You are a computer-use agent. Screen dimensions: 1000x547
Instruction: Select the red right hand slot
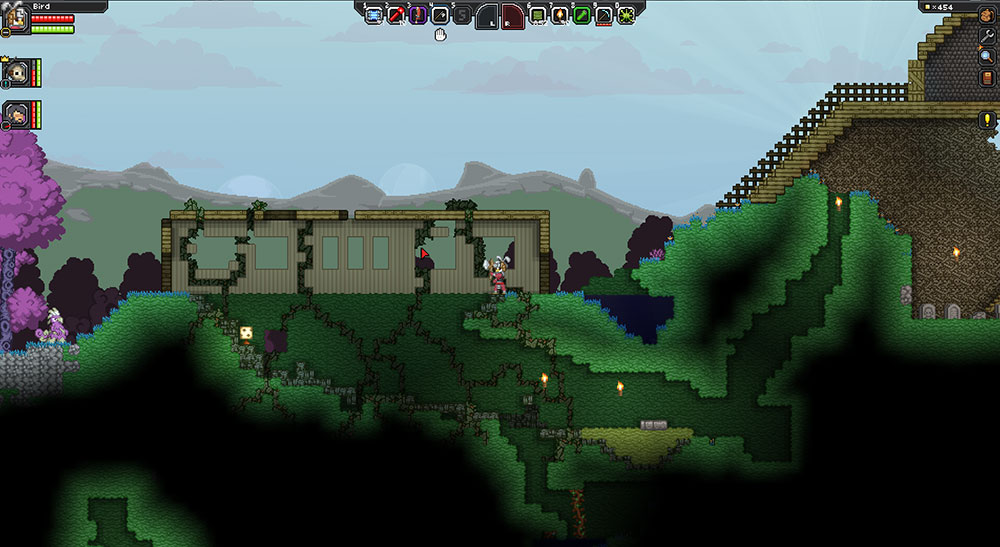[512, 15]
